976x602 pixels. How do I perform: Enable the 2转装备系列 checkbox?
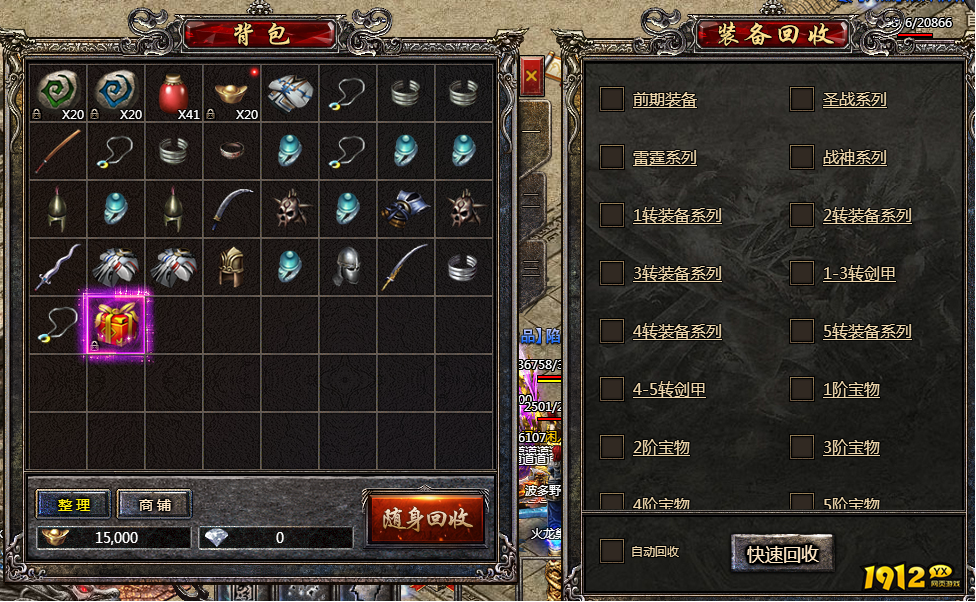click(x=802, y=215)
